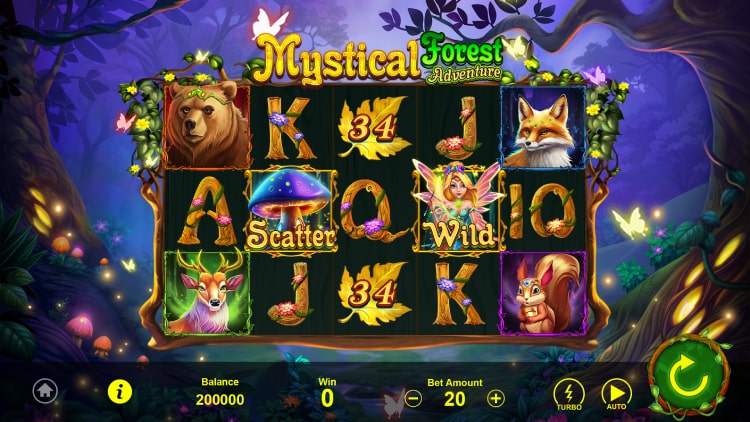Enable Turbo spin mode
This screenshot has height=422, width=750.
pyautogui.click(x=569, y=393)
